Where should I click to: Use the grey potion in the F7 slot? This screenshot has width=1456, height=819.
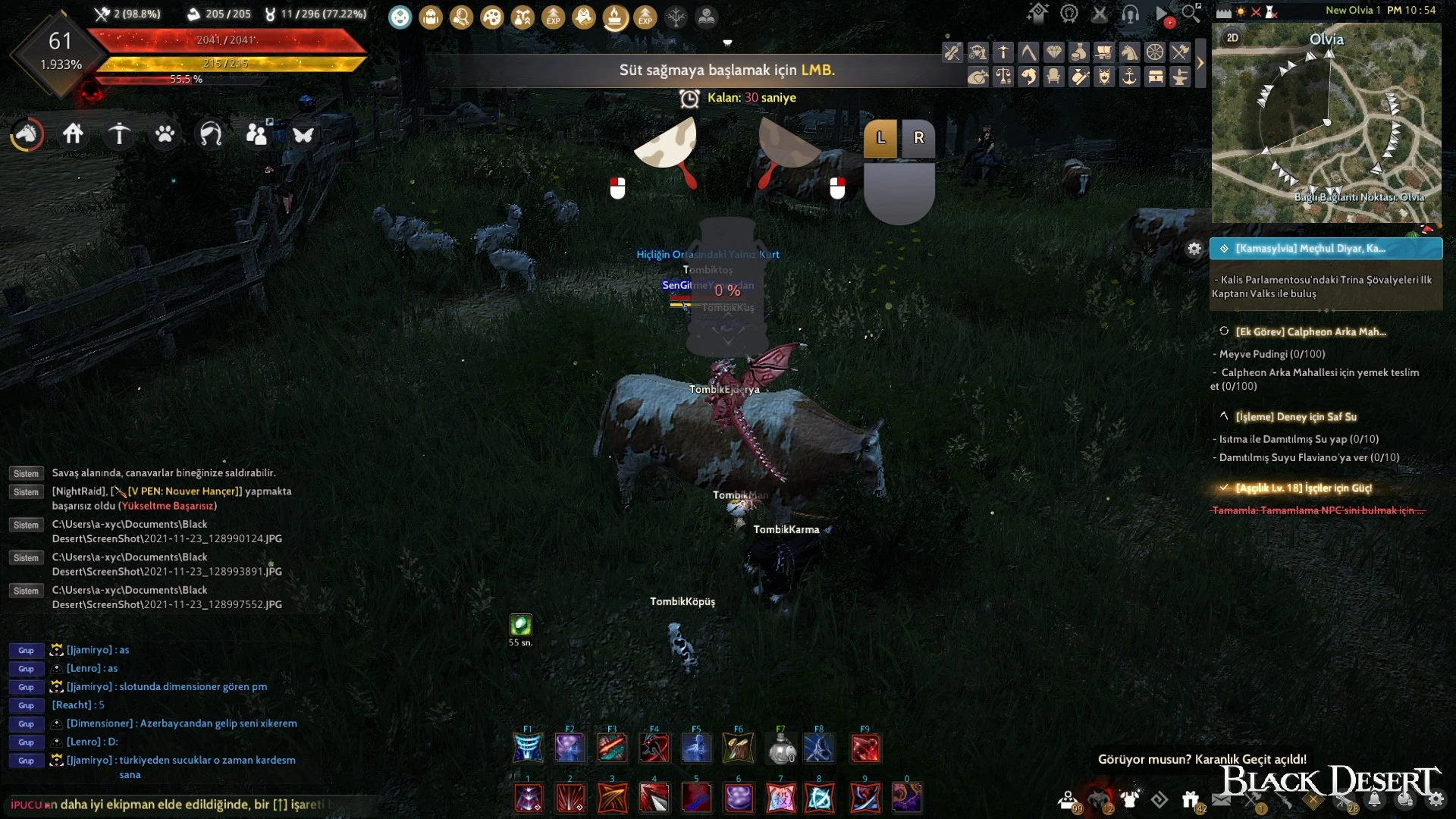coord(781,749)
